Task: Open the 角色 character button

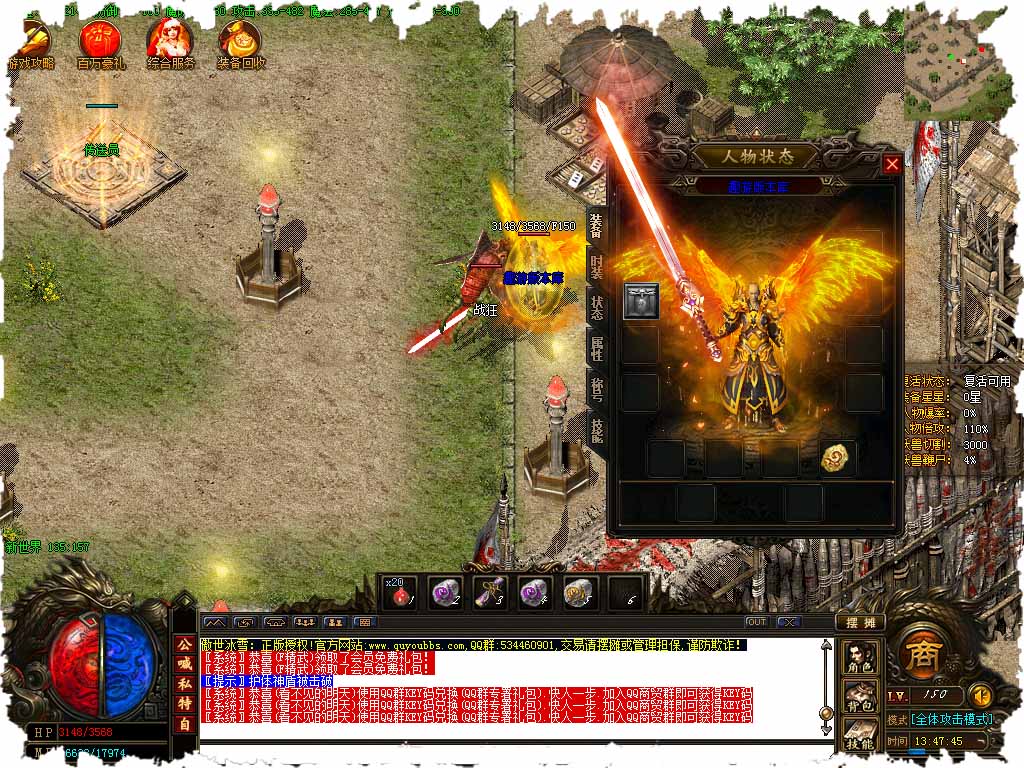Action: [x=861, y=656]
